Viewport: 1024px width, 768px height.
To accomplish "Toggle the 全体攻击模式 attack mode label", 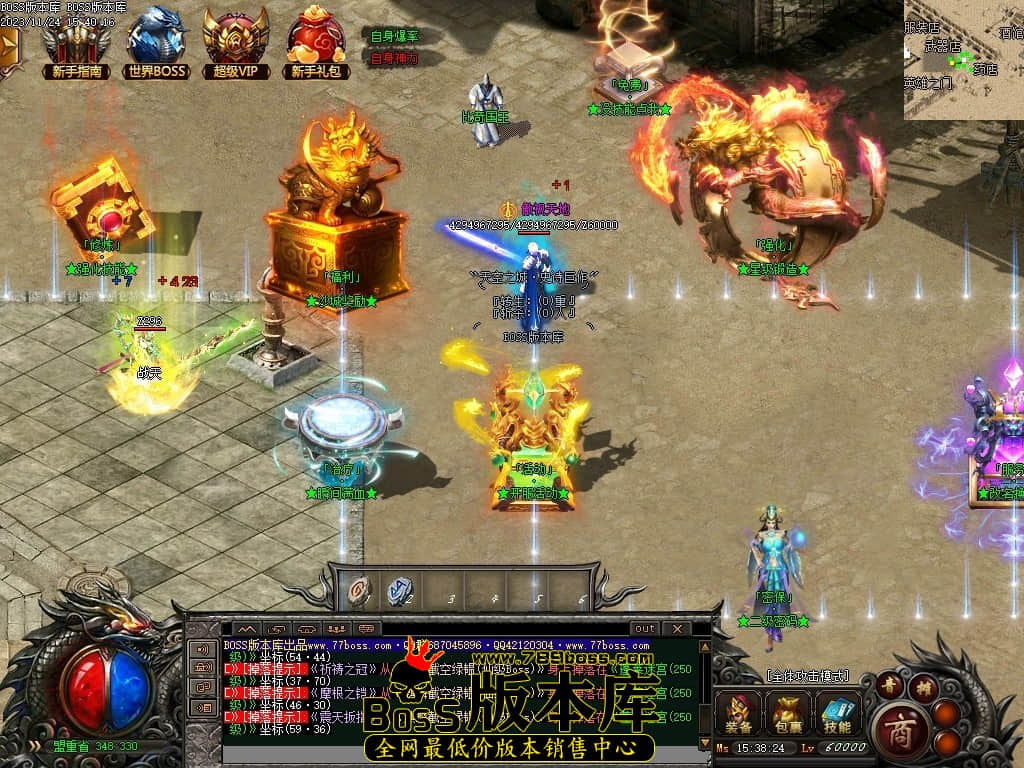I will tap(806, 677).
